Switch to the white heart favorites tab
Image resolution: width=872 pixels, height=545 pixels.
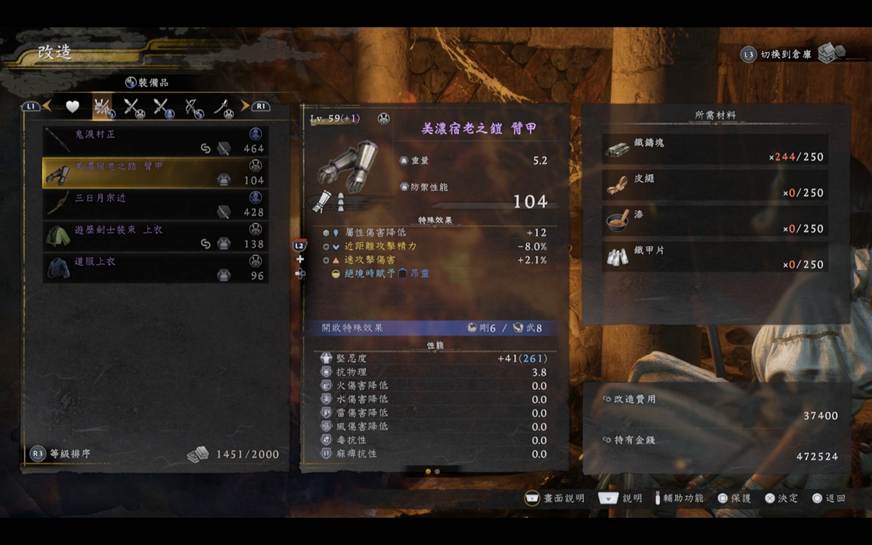click(x=72, y=105)
